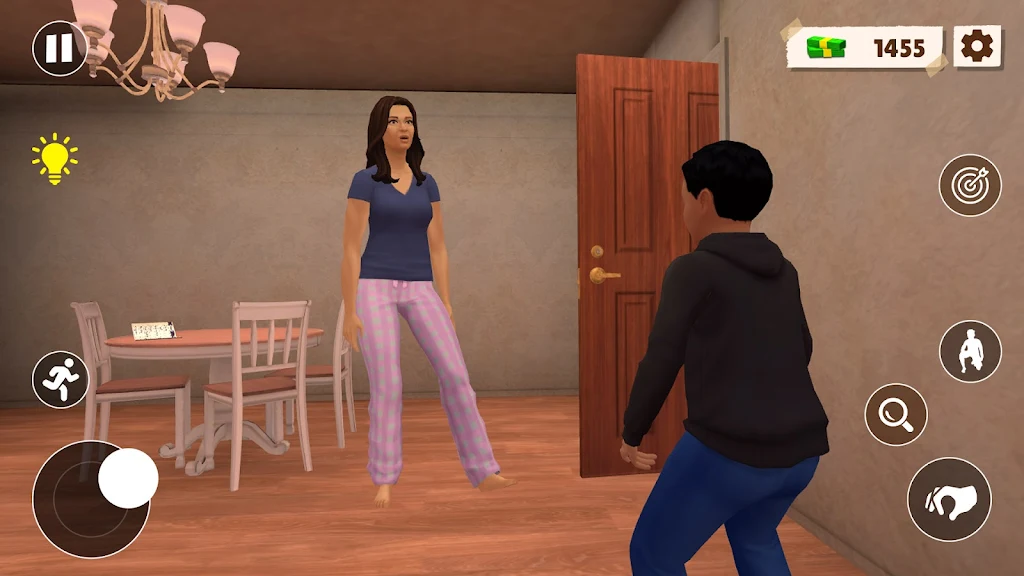
Task: Toggle the crouch stance button
Action: [x=969, y=351]
